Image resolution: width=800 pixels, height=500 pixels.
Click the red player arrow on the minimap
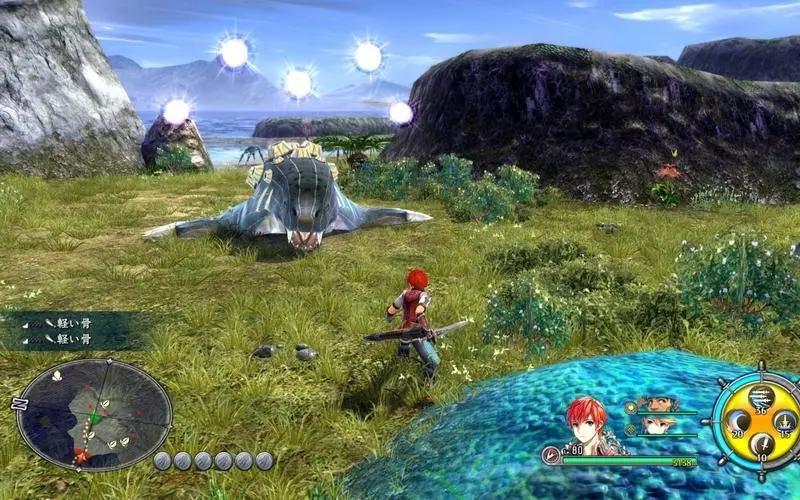coord(82,455)
